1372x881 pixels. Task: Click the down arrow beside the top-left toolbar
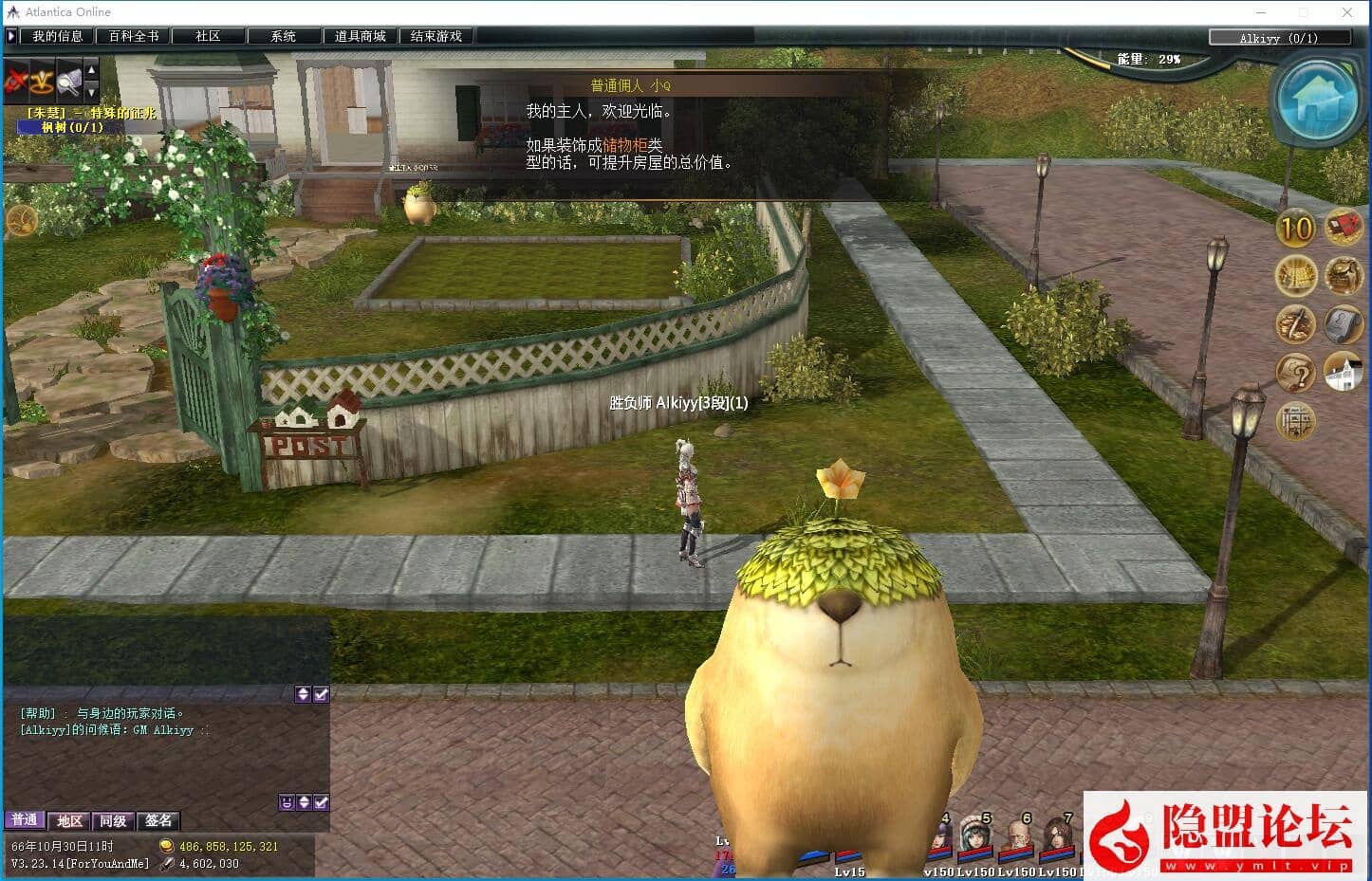(89, 92)
